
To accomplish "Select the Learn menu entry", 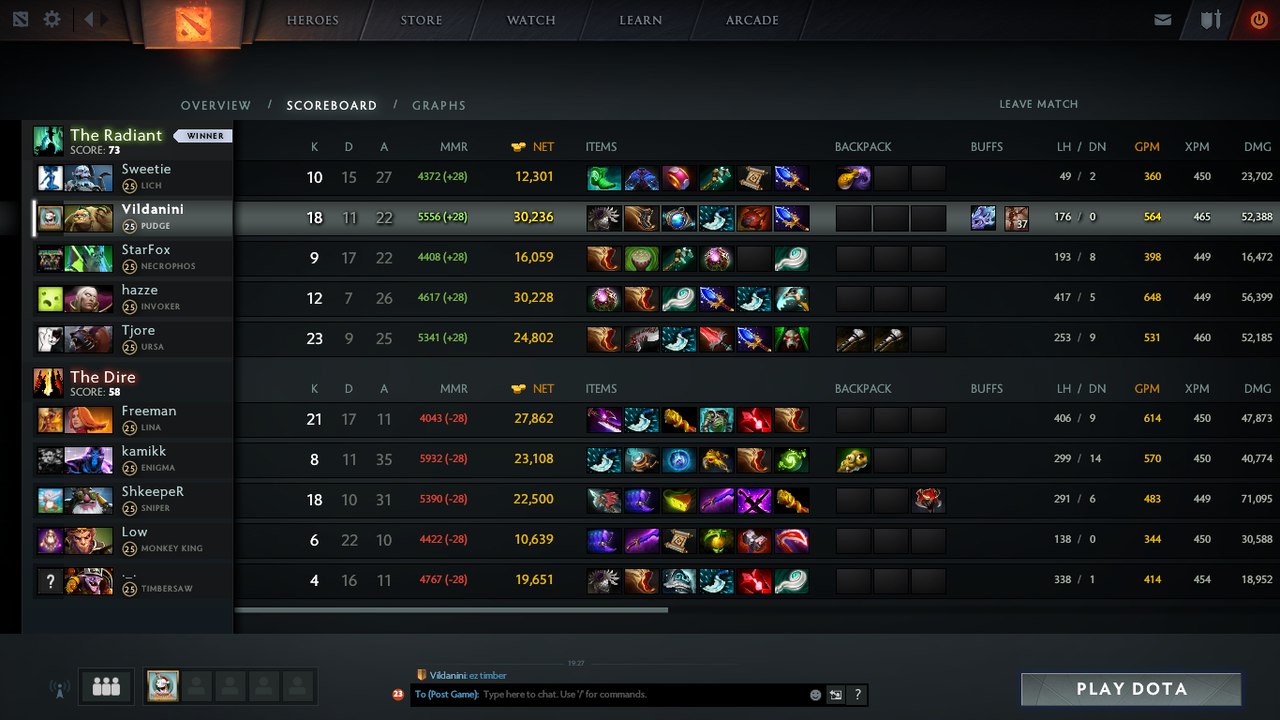I will click(x=640, y=20).
